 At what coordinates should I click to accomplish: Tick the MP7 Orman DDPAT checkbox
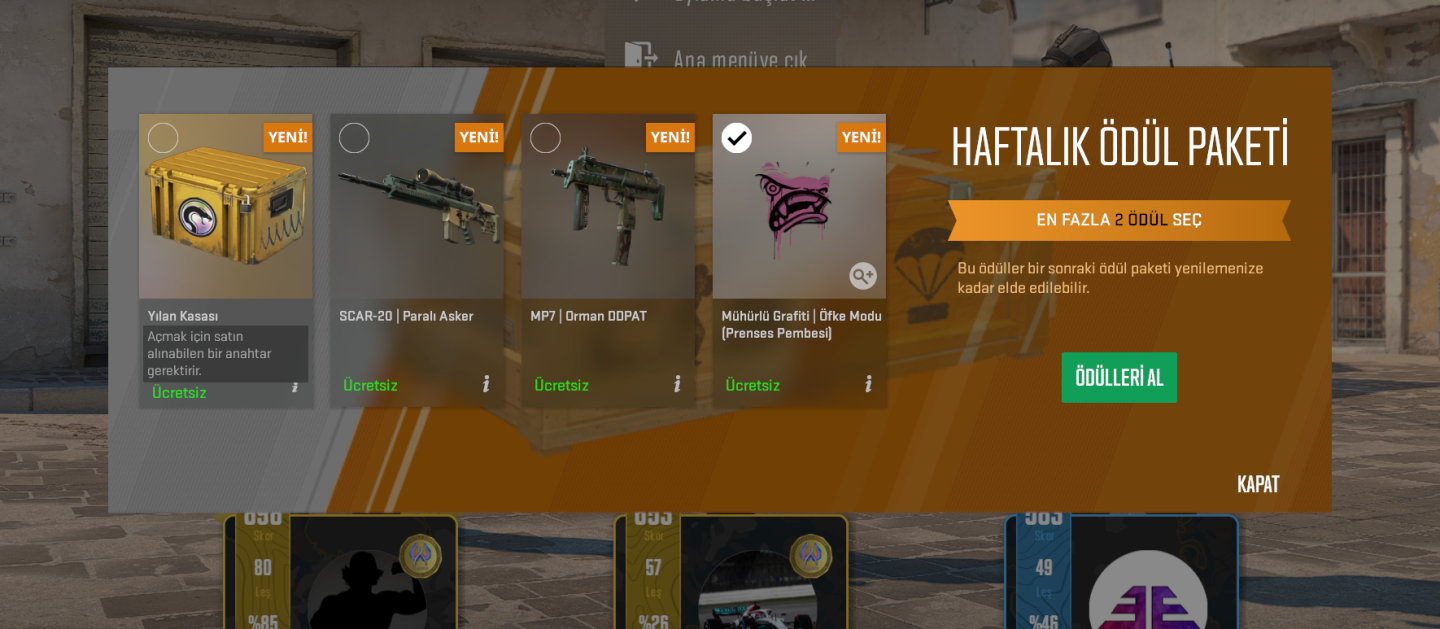(545, 138)
